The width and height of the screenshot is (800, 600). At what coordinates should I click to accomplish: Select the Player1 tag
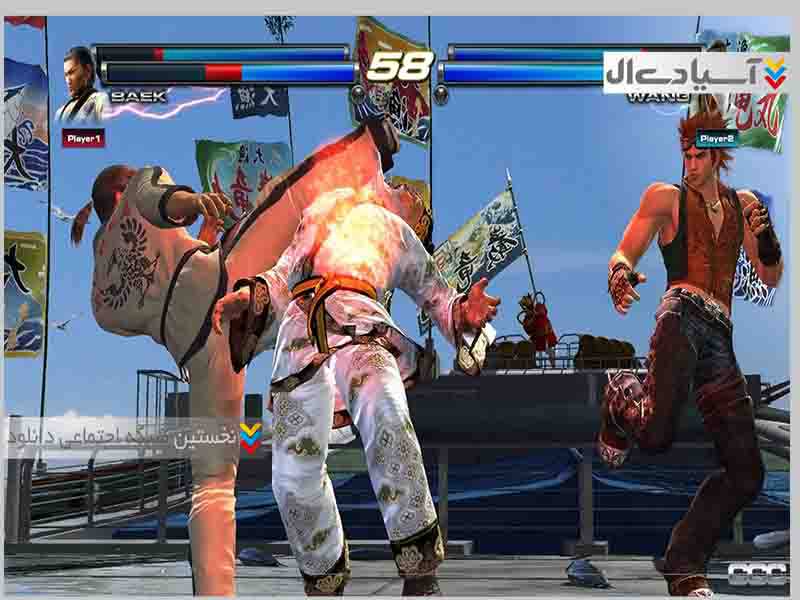tap(83, 139)
